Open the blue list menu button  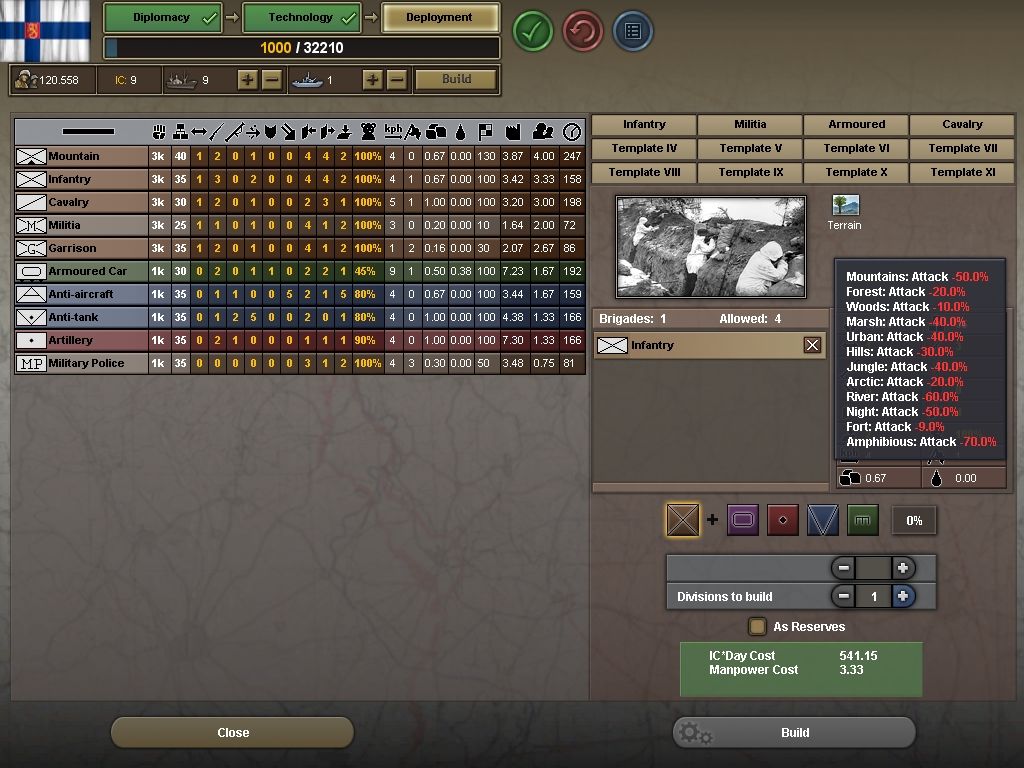pyautogui.click(x=632, y=31)
